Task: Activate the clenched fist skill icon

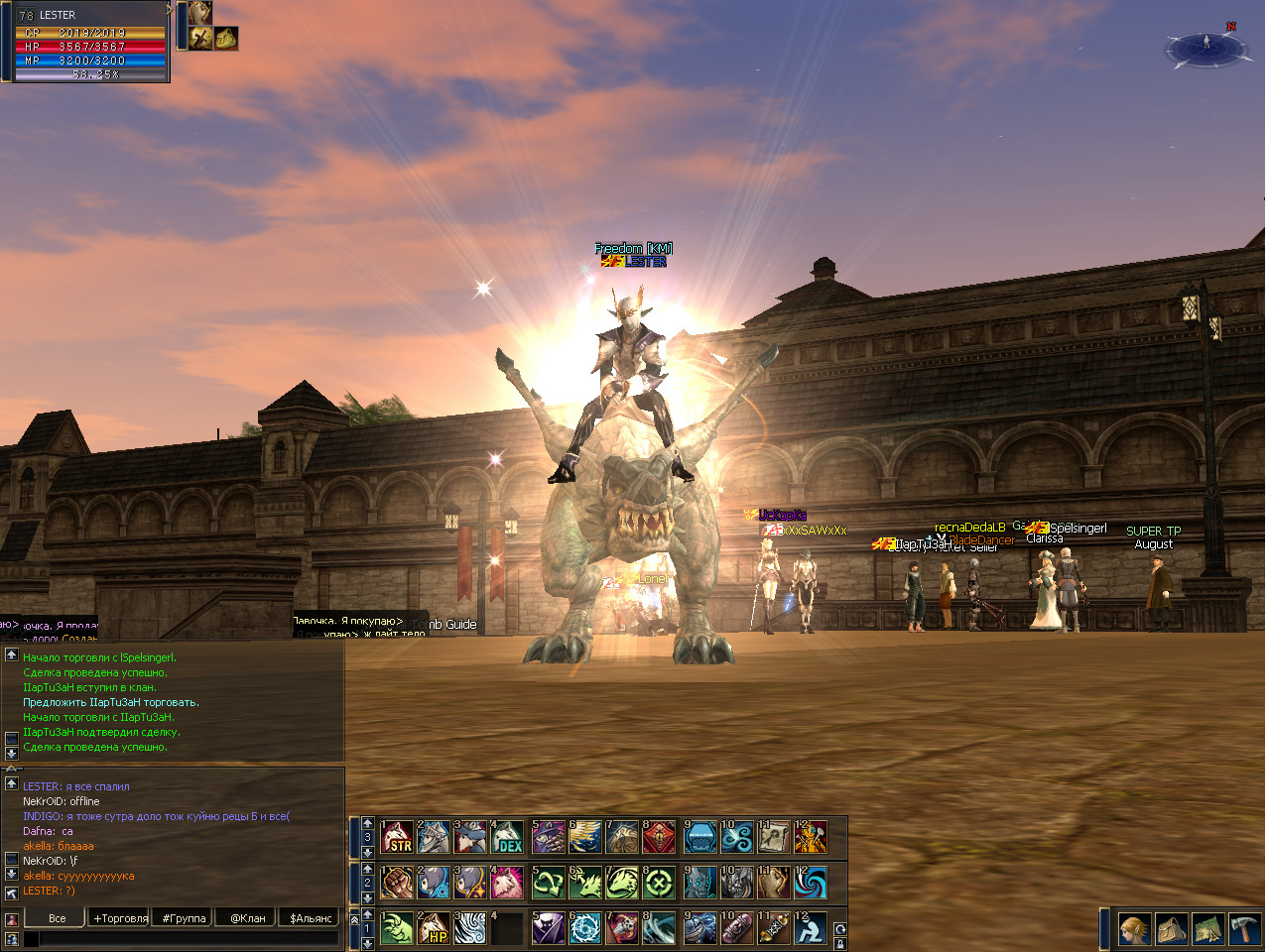Action: click(x=398, y=882)
